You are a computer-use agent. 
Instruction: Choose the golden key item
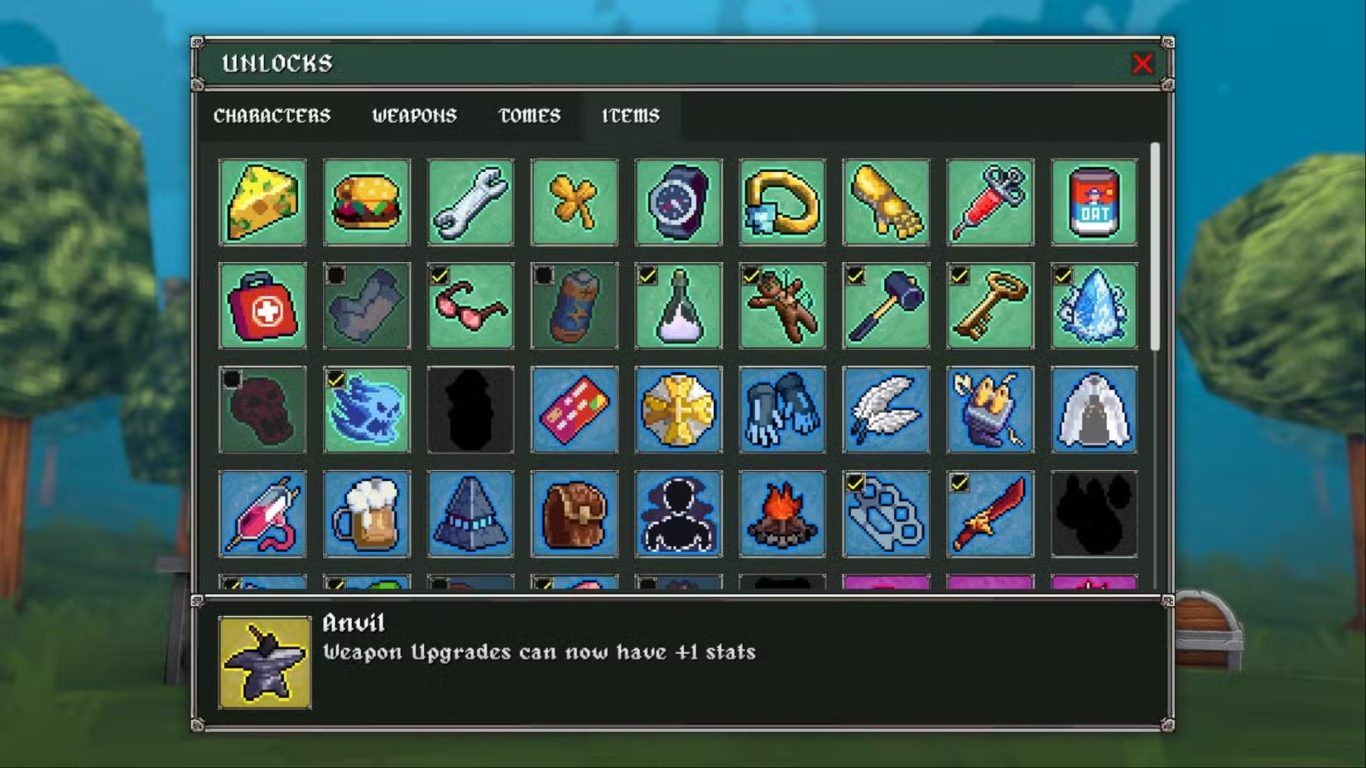pyautogui.click(x=990, y=306)
